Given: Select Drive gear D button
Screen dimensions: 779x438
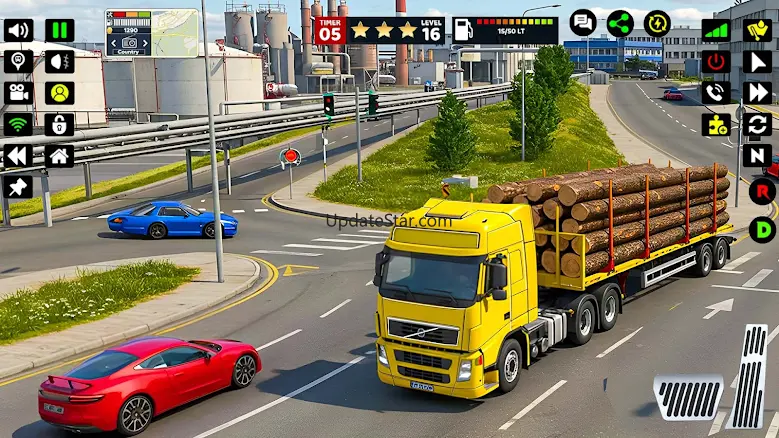Looking at the screenshot, I should coord(763,229).
